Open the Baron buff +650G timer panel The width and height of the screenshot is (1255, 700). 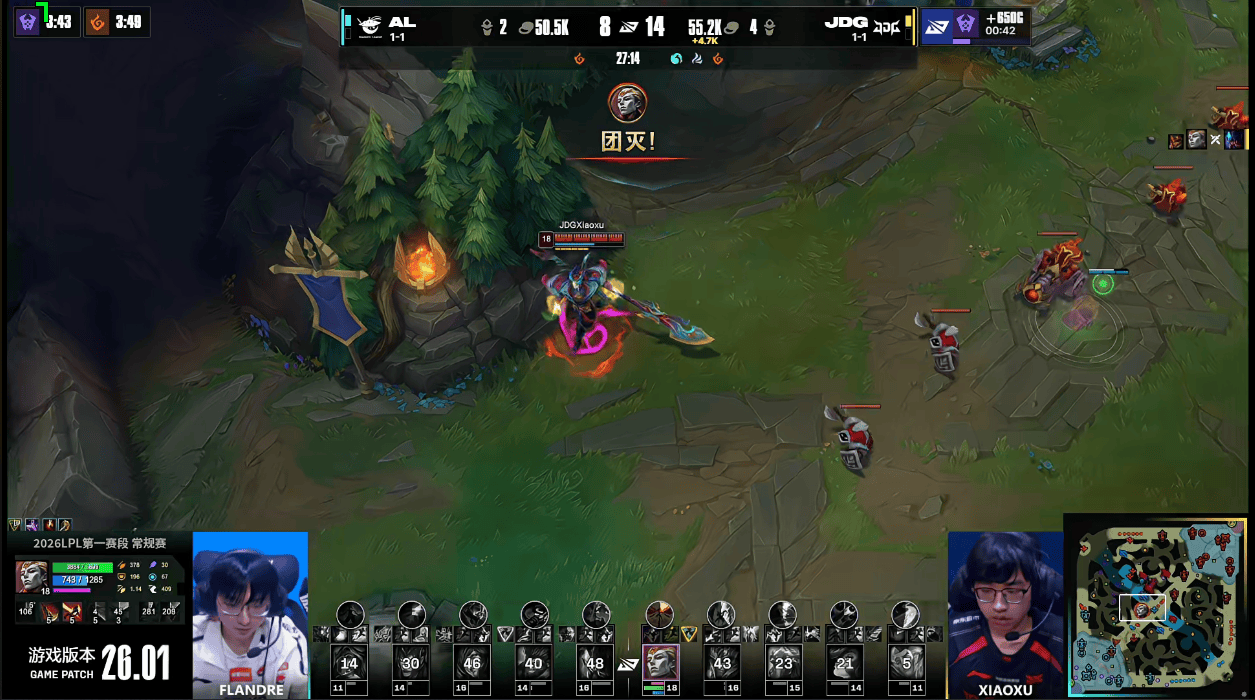974,25
